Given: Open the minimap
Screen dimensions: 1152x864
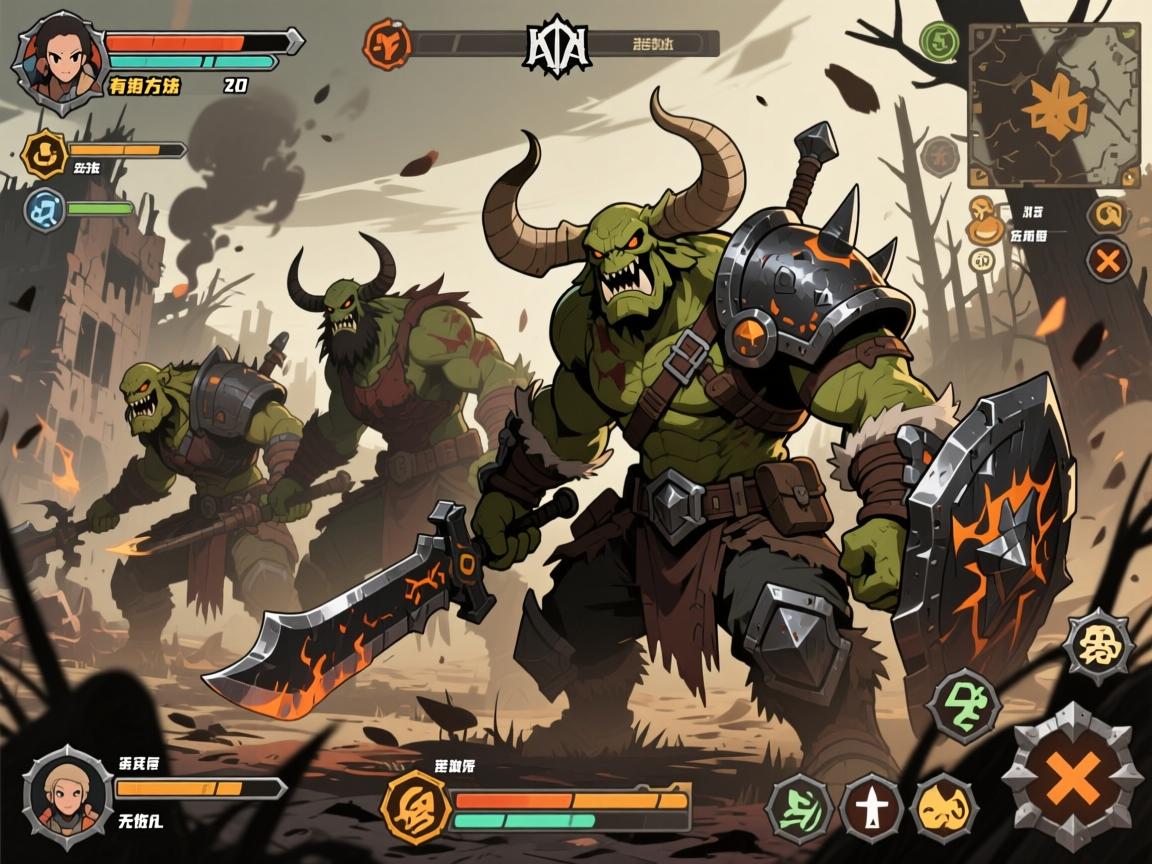Looking at the screenshot, I should (x=1053, y=104).
